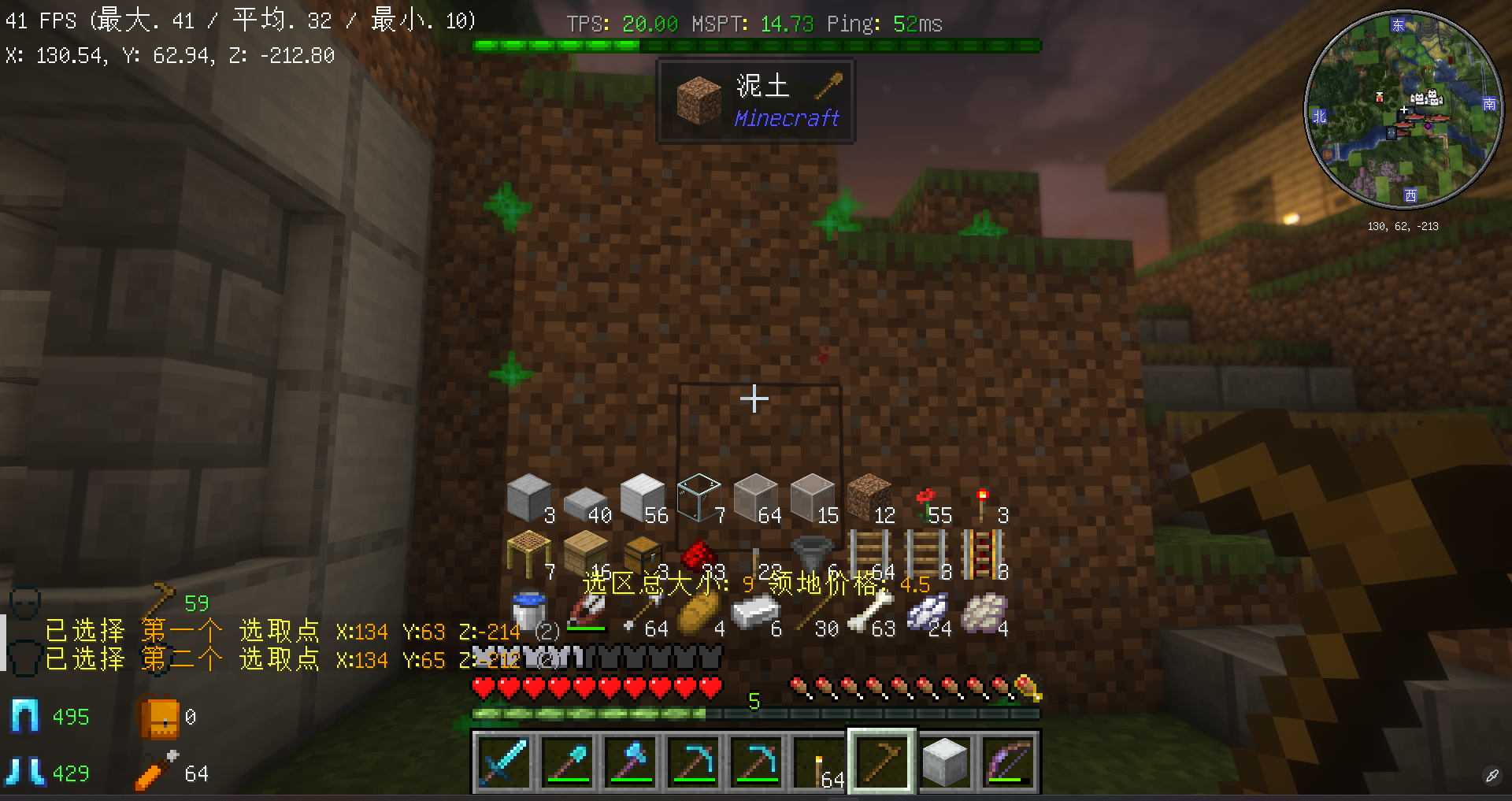Click the water bucket item
The height and width of the screenshot is (801, 1512).
528,611
